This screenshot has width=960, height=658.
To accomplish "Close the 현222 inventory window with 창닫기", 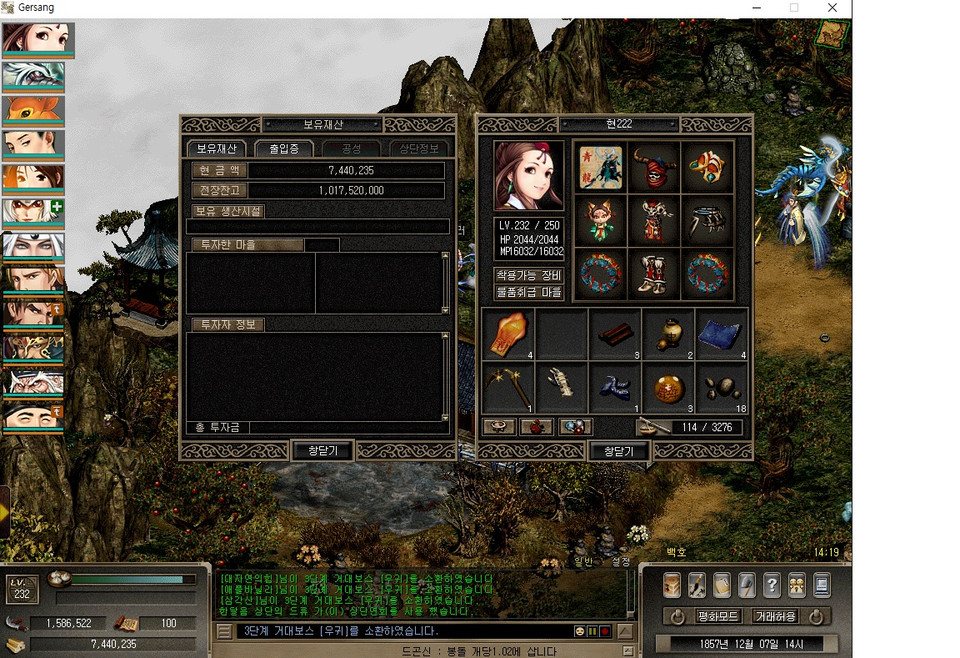I will 619,451.
